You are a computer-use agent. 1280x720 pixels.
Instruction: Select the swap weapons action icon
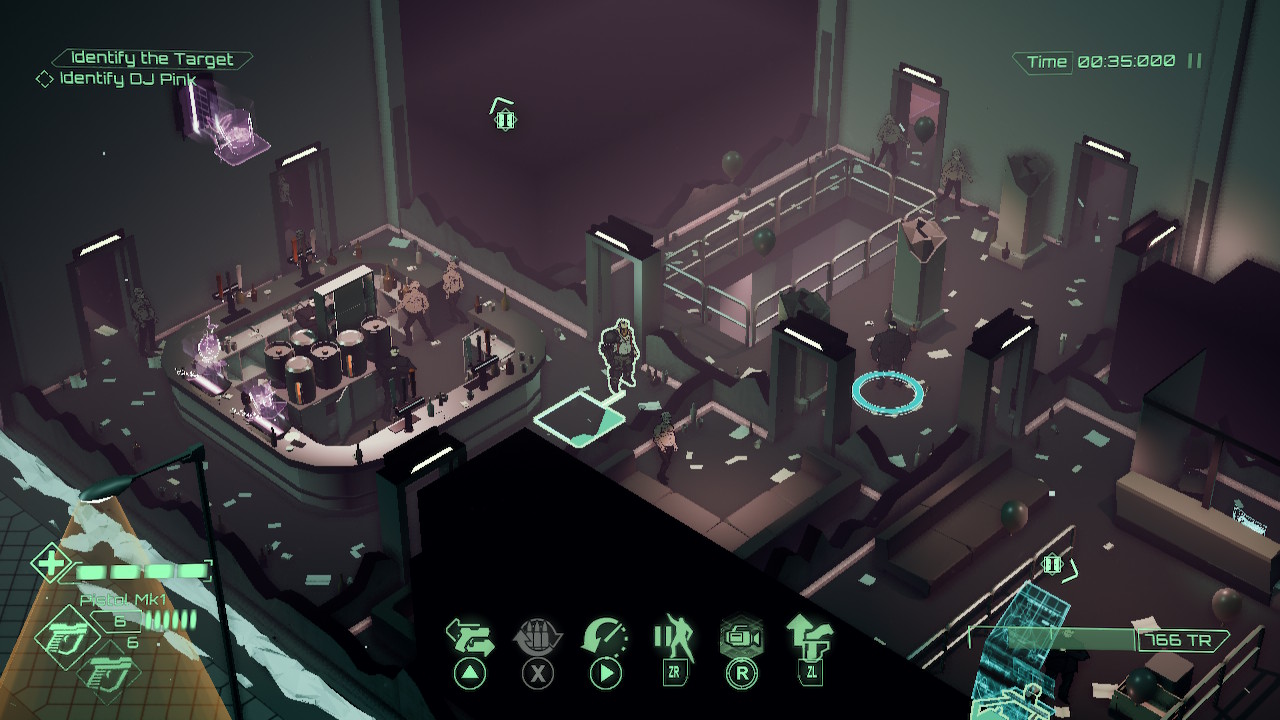[x=470, y=637]
